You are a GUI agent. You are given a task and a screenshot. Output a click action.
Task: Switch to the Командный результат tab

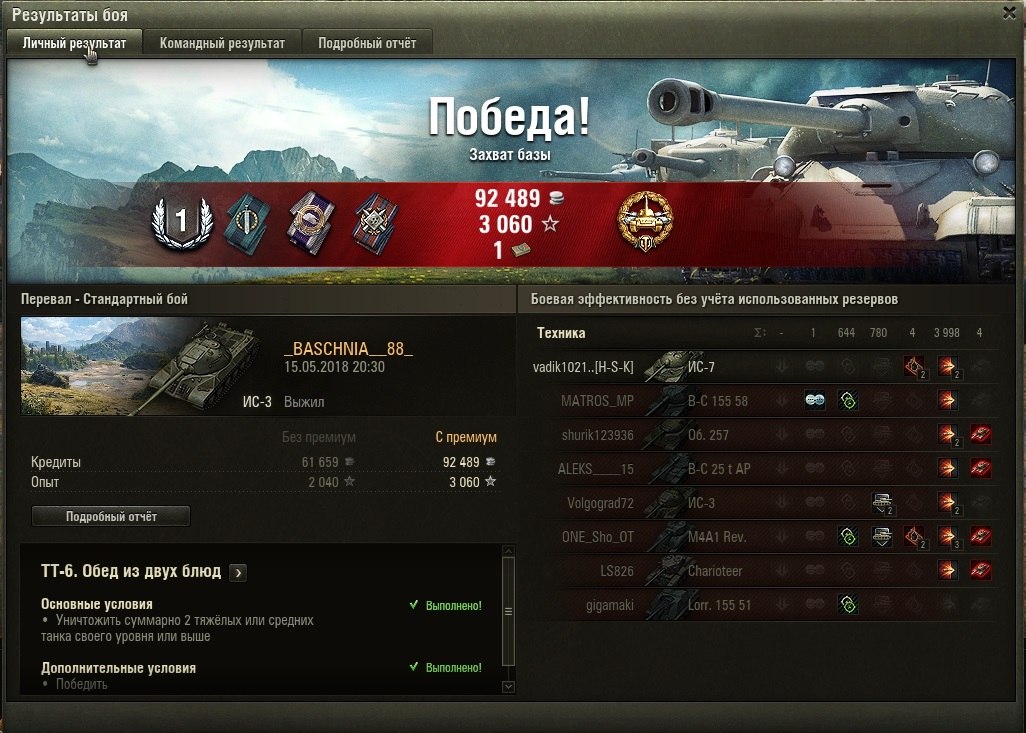[x=222, y=43]
